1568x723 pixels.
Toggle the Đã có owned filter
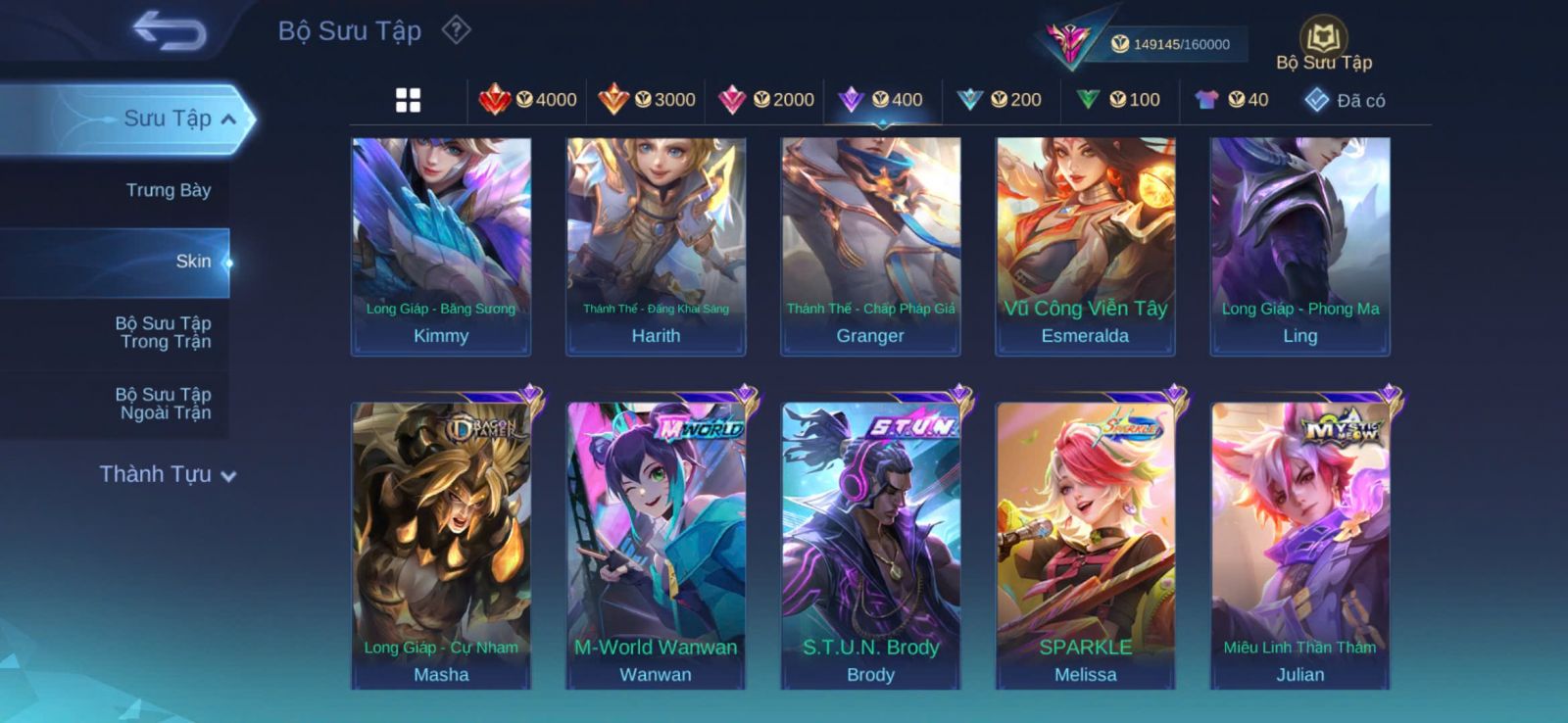1345,100
